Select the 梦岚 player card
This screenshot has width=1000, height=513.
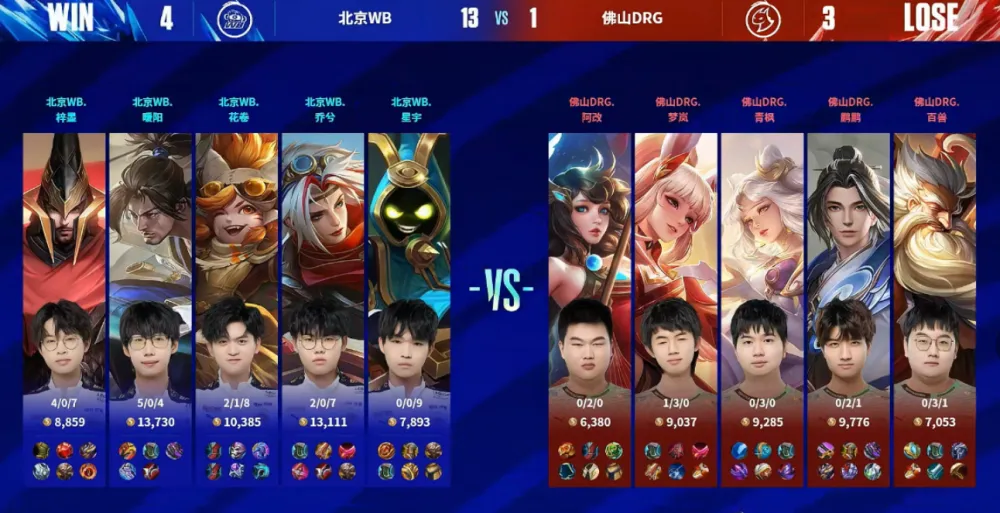click(676, 262)
